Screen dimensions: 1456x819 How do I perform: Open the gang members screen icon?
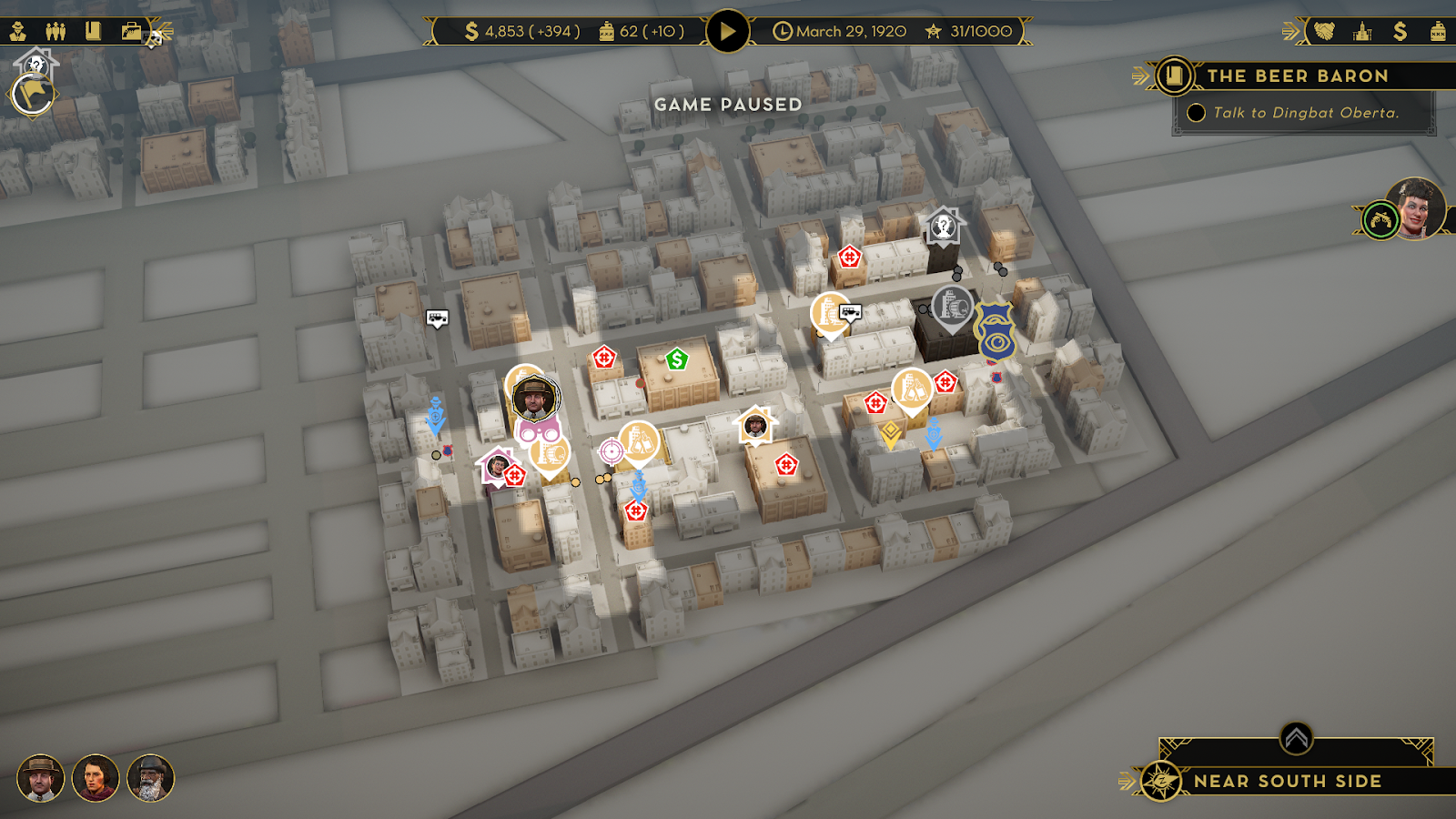(56, 32)
